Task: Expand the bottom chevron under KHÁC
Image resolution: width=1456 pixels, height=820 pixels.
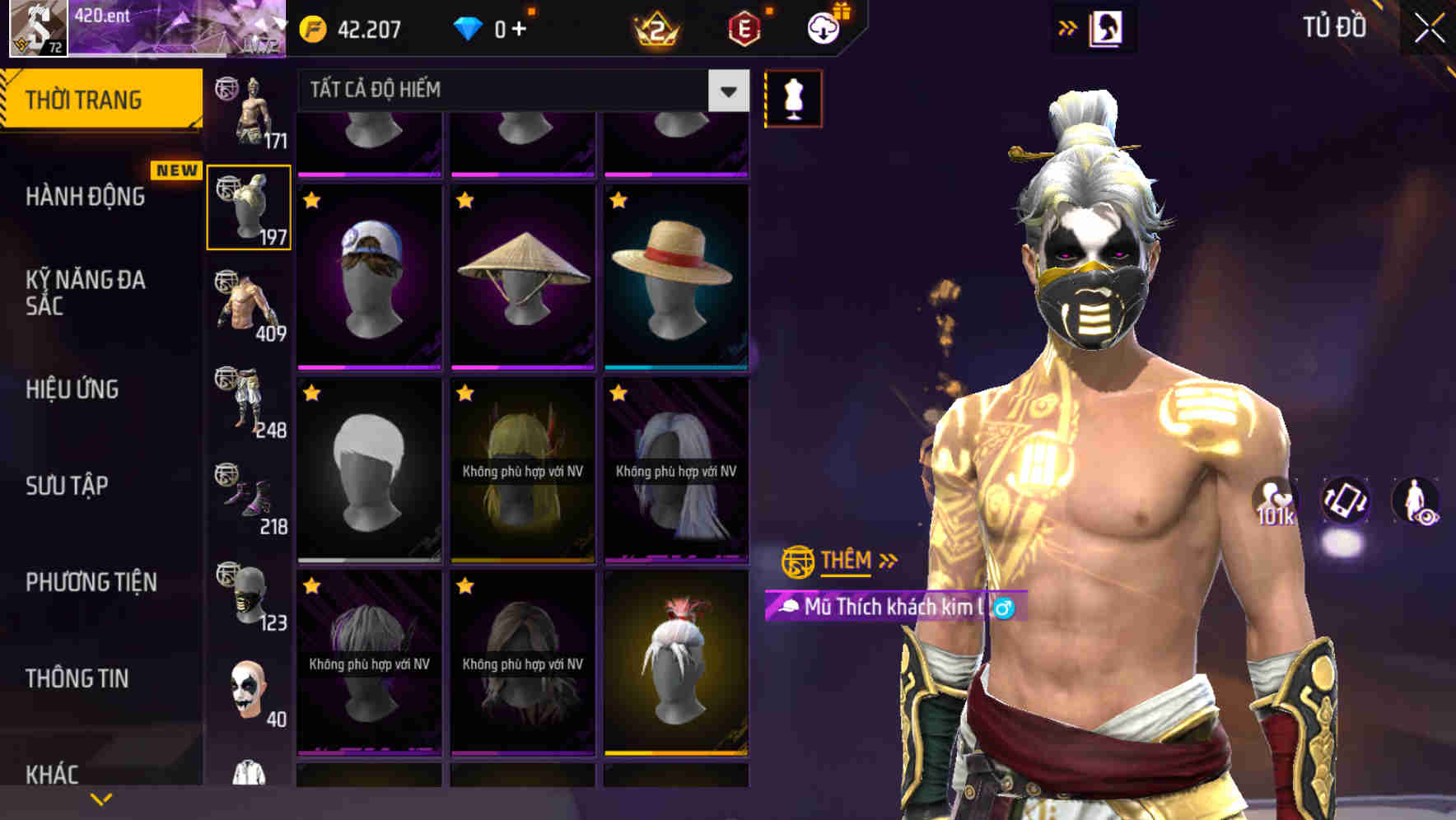Action: 100,798
